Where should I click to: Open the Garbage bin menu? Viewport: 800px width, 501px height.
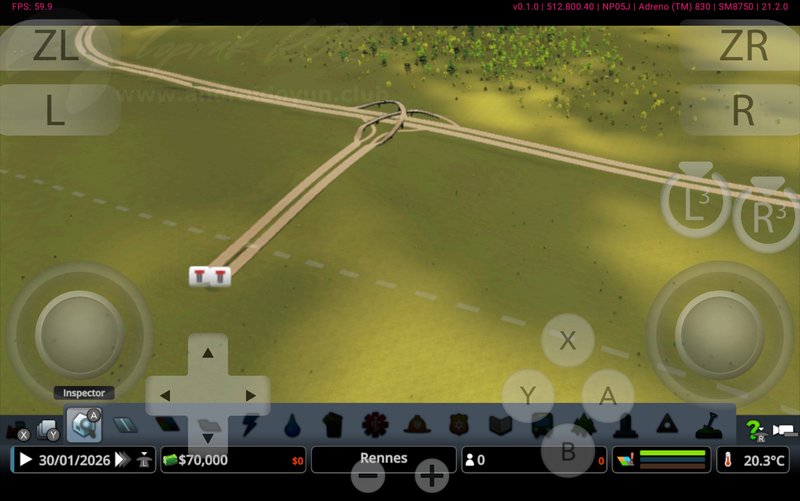coord(333,427)
